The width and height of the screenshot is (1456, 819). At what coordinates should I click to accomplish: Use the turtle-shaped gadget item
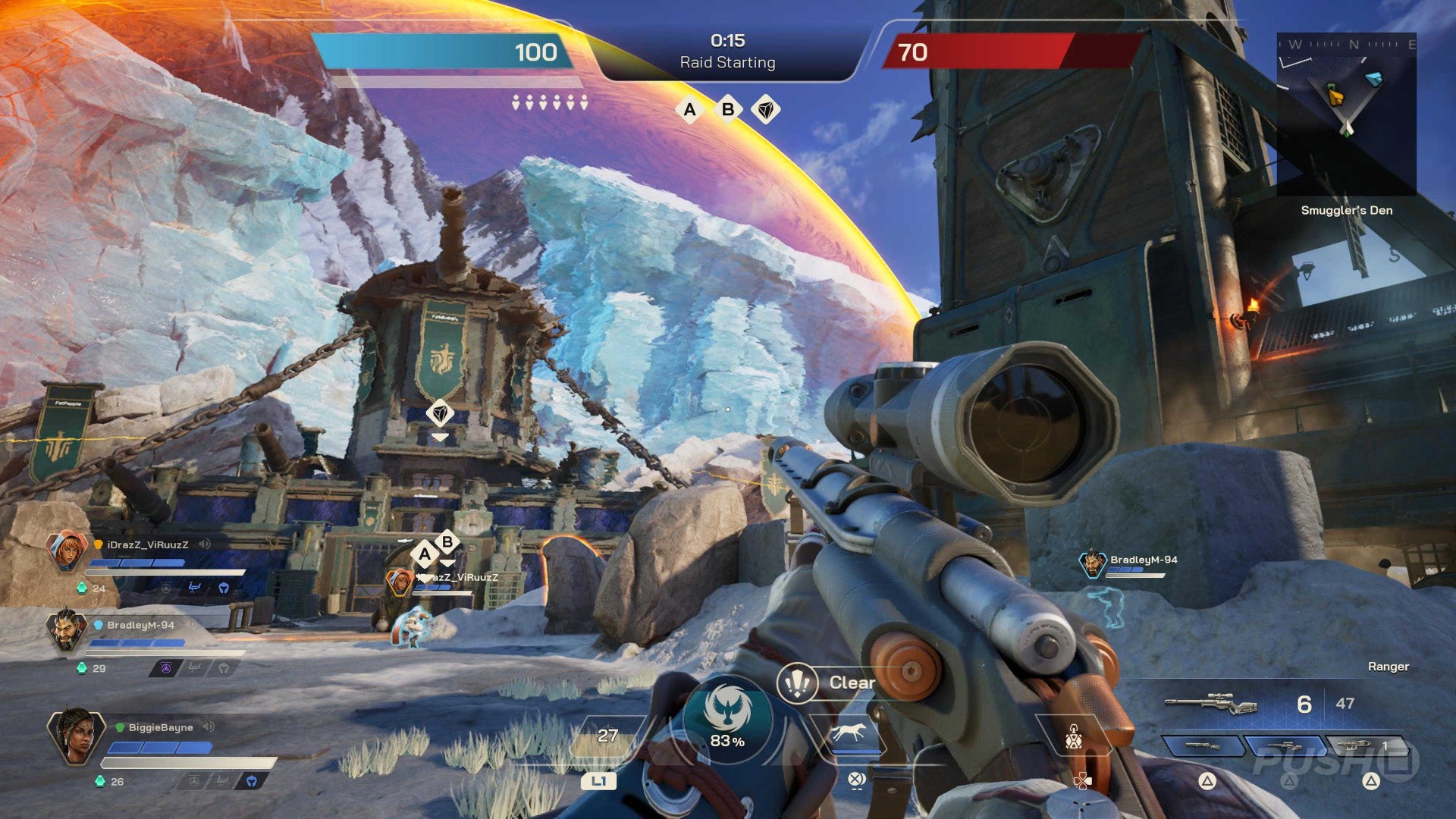(1073, 736)
